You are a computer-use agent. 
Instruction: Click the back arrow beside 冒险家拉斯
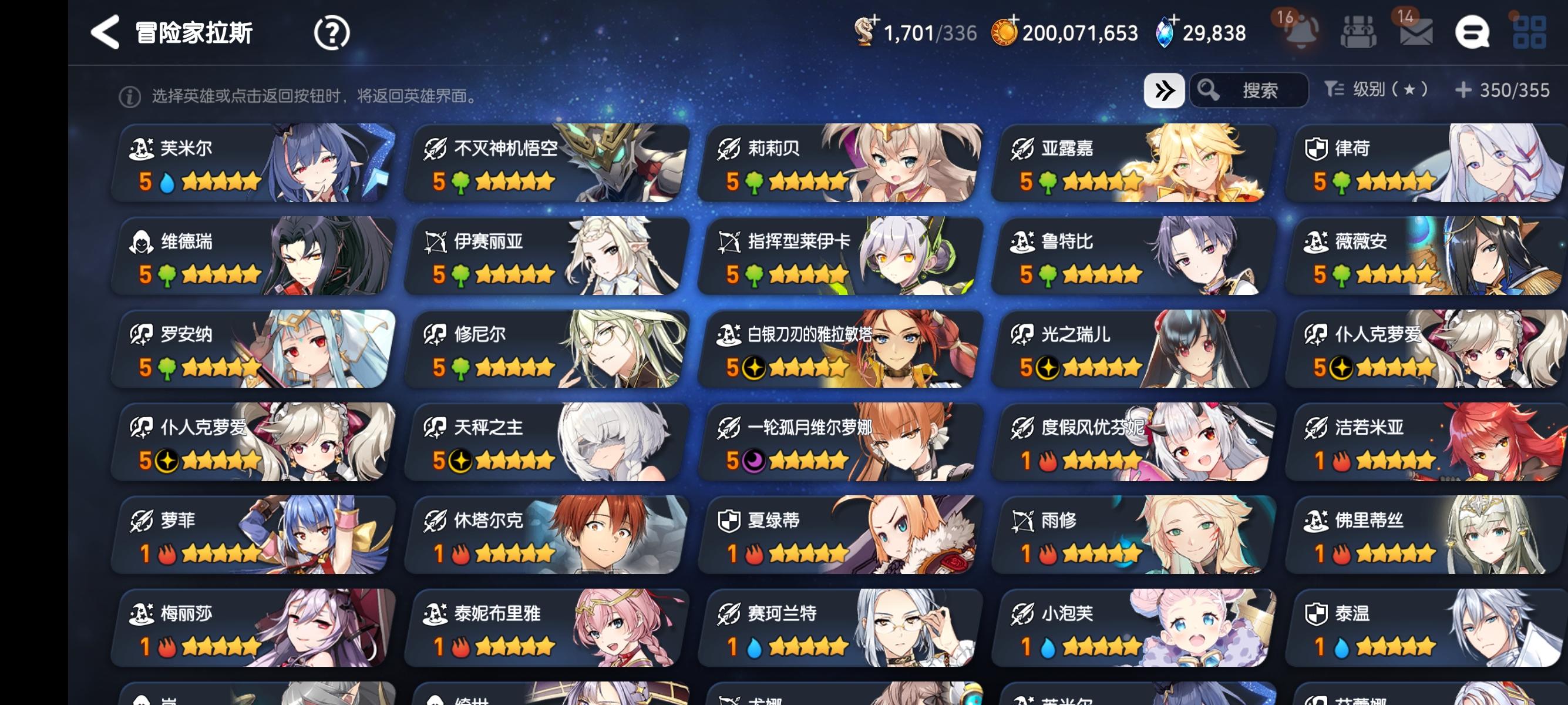point(106,31)
